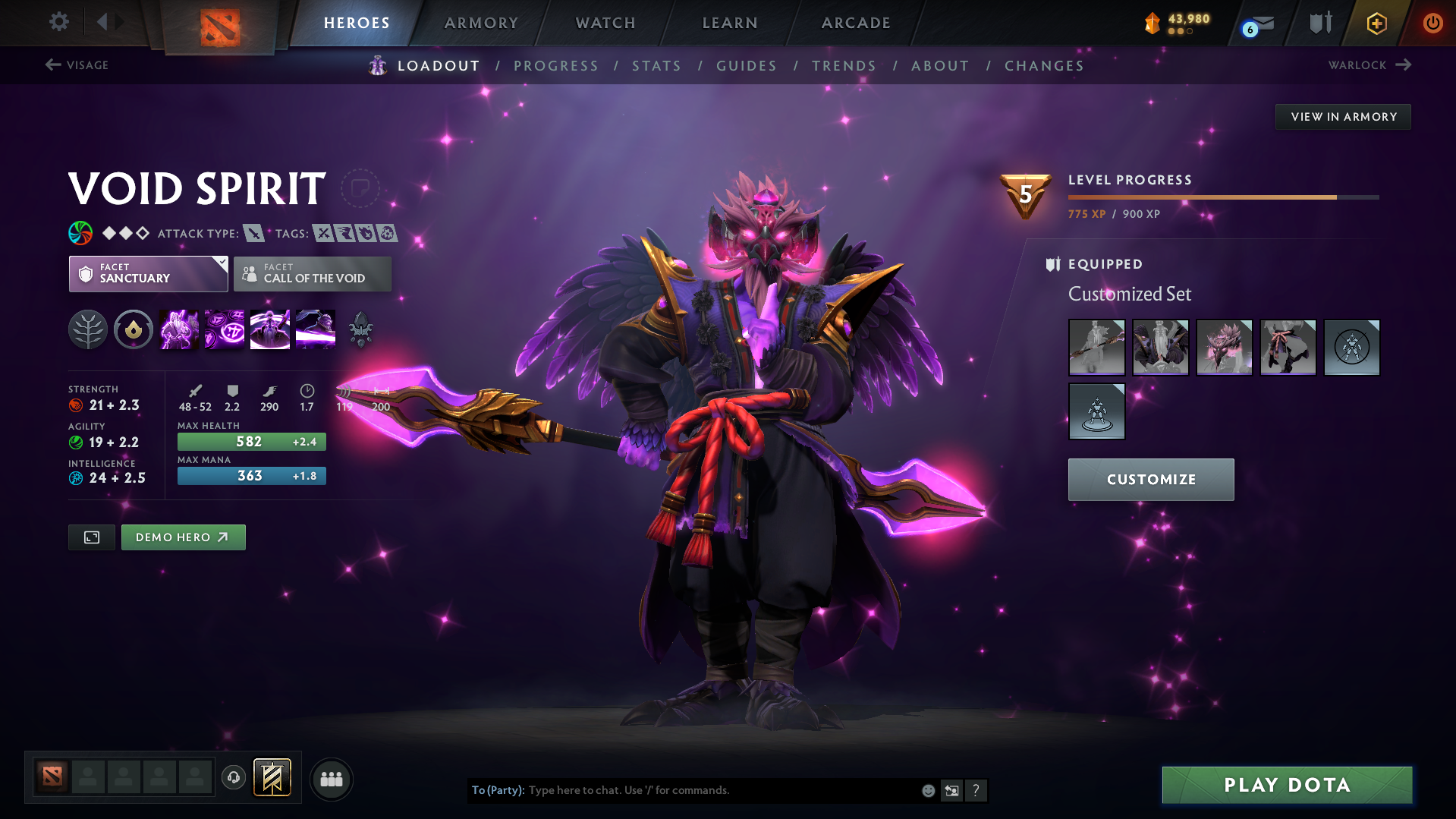The width and height of the screenshot is (1456, 819).
Task: Toggle the party voice chat headset icon
Action: click(x=233, y=778)
